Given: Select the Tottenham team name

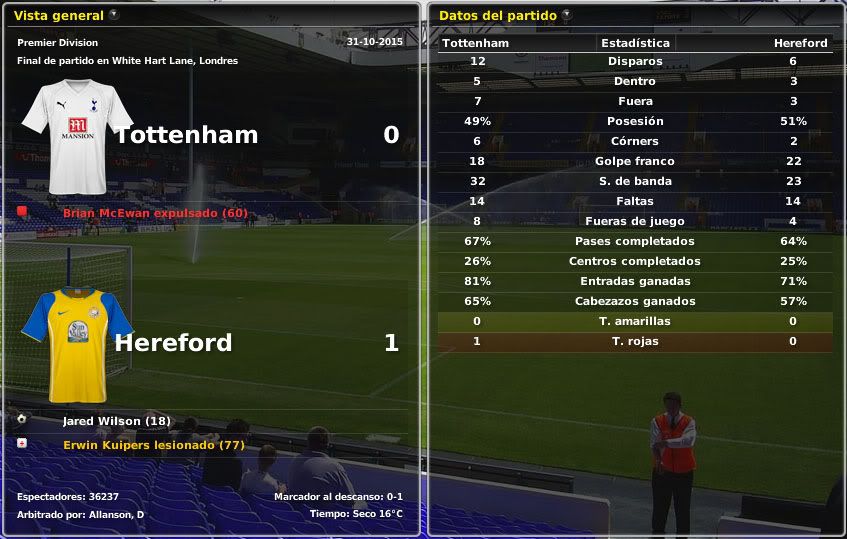Looking at the screenshot, I should point(186,135).
